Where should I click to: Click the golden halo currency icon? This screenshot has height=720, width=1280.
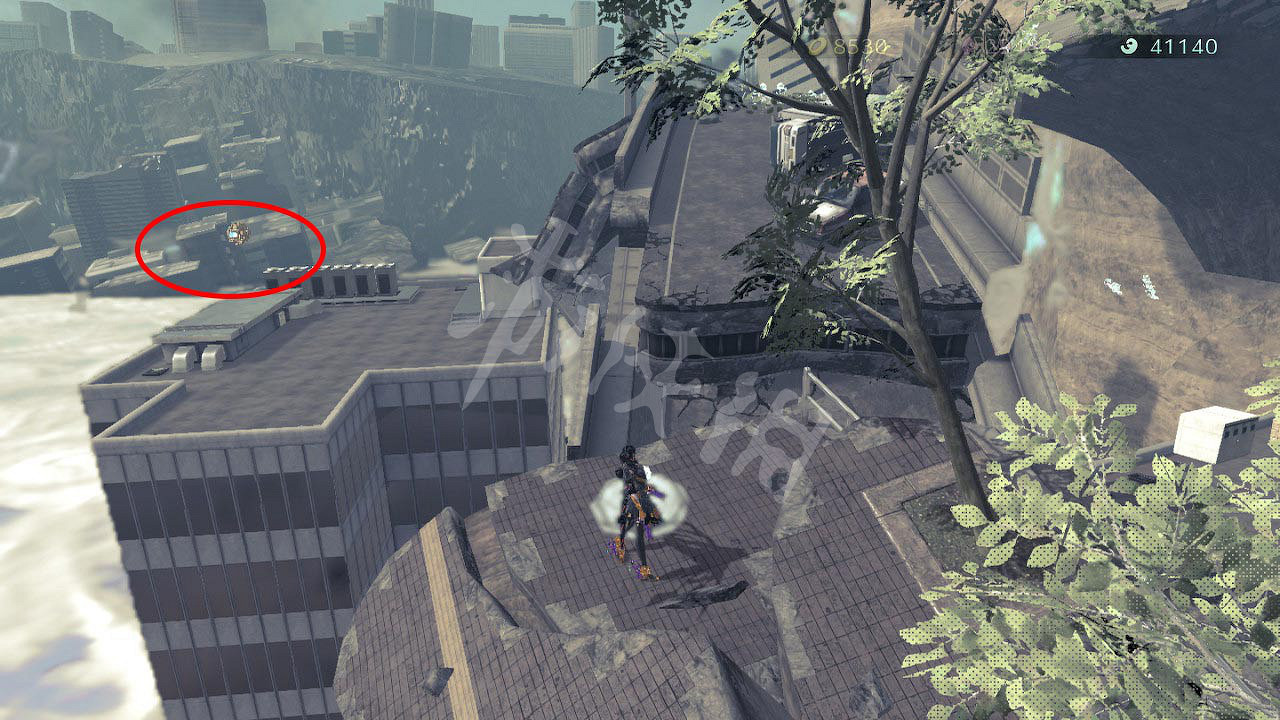click(817, 44)
